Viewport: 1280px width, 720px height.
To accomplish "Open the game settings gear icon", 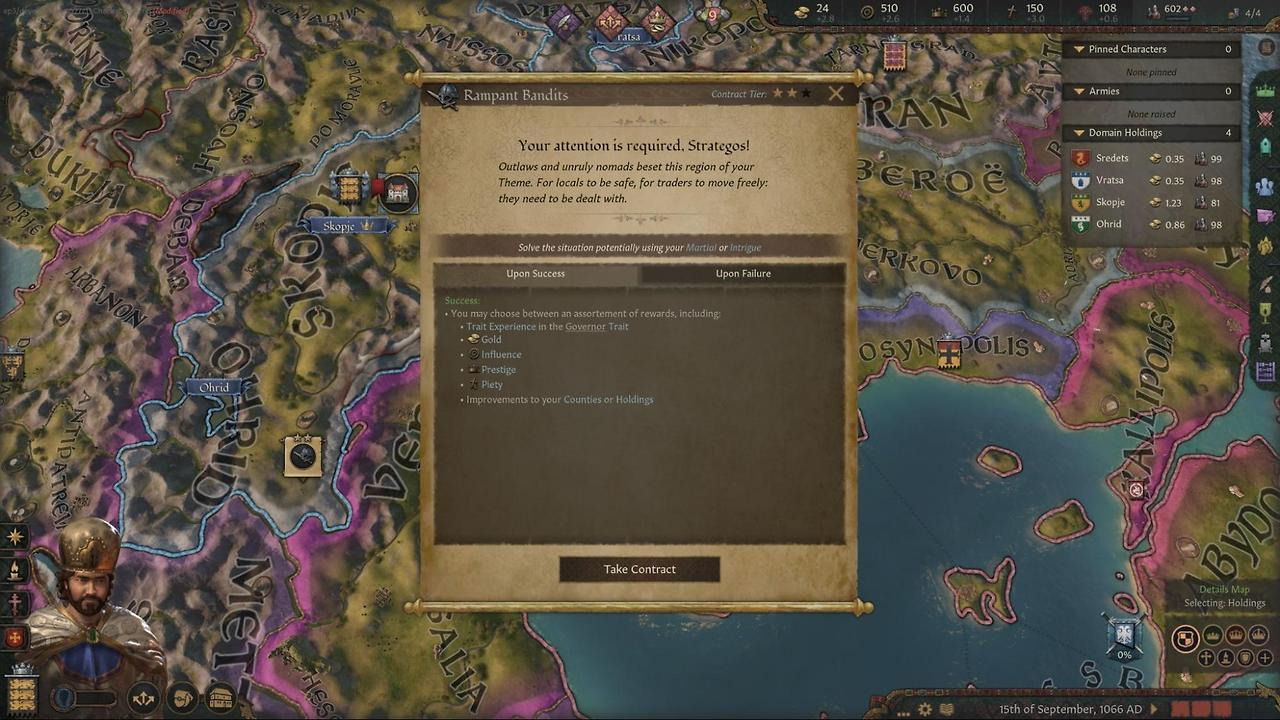I will tap(925, 709).
